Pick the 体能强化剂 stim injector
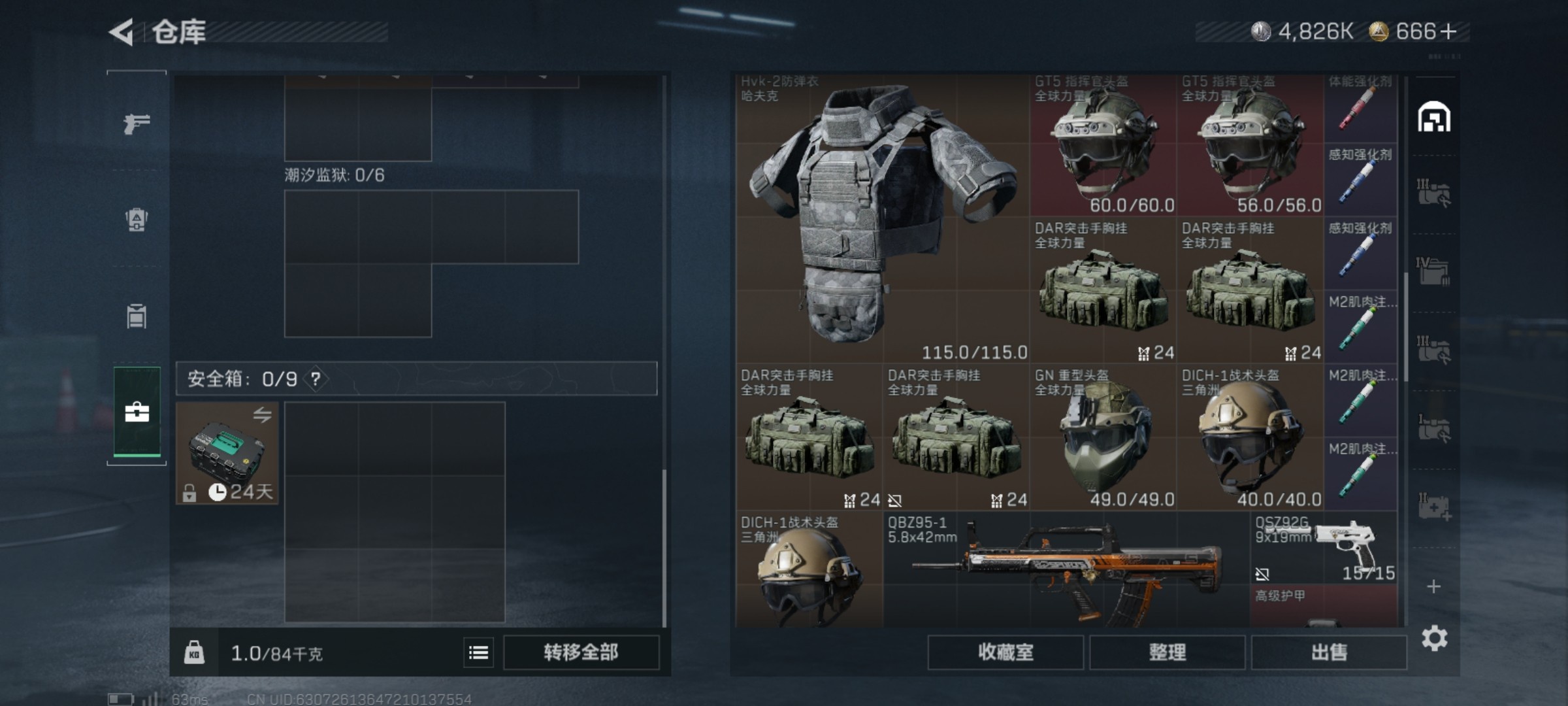Screen dimensions: 1568x706 pyautogui.click(x=1360, y=108)
